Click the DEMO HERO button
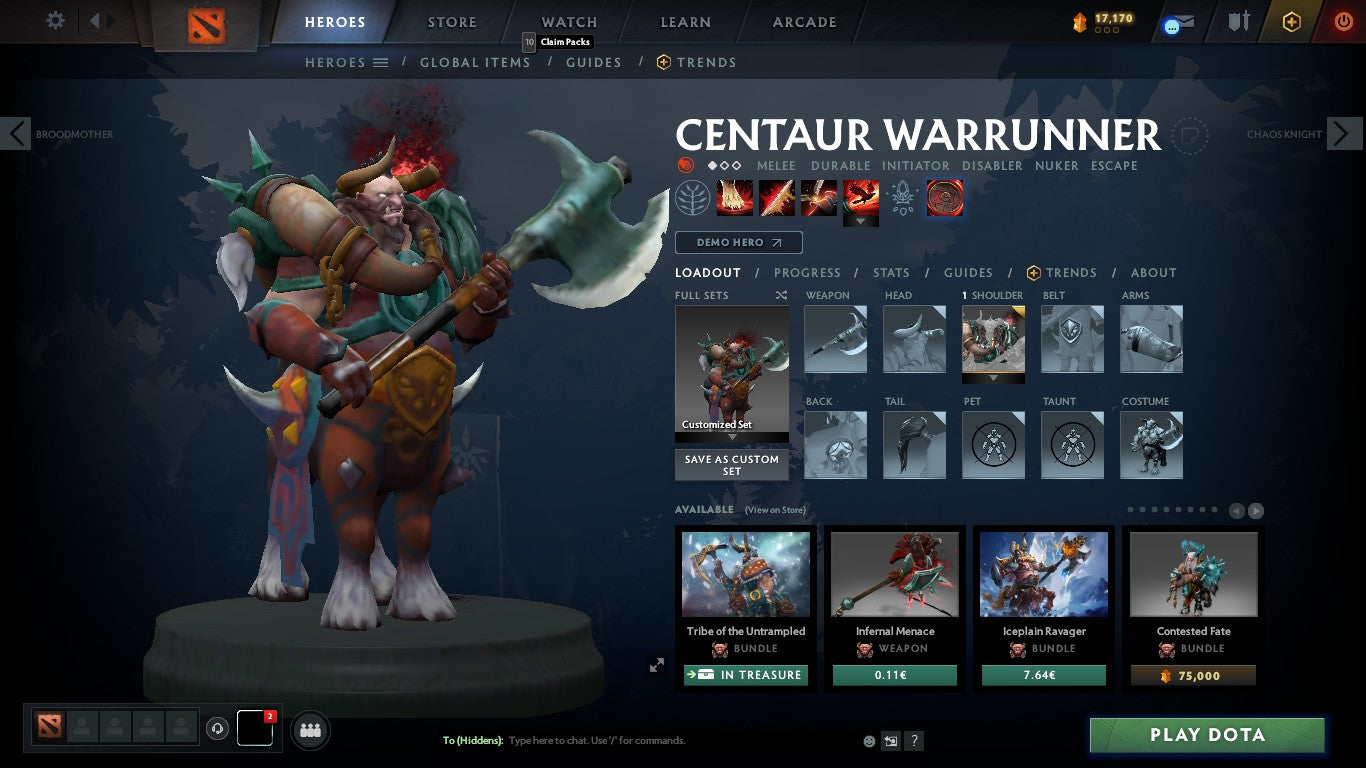Image resolution: width=1366 pixels, height=768 pixels. tap(738, 242)
